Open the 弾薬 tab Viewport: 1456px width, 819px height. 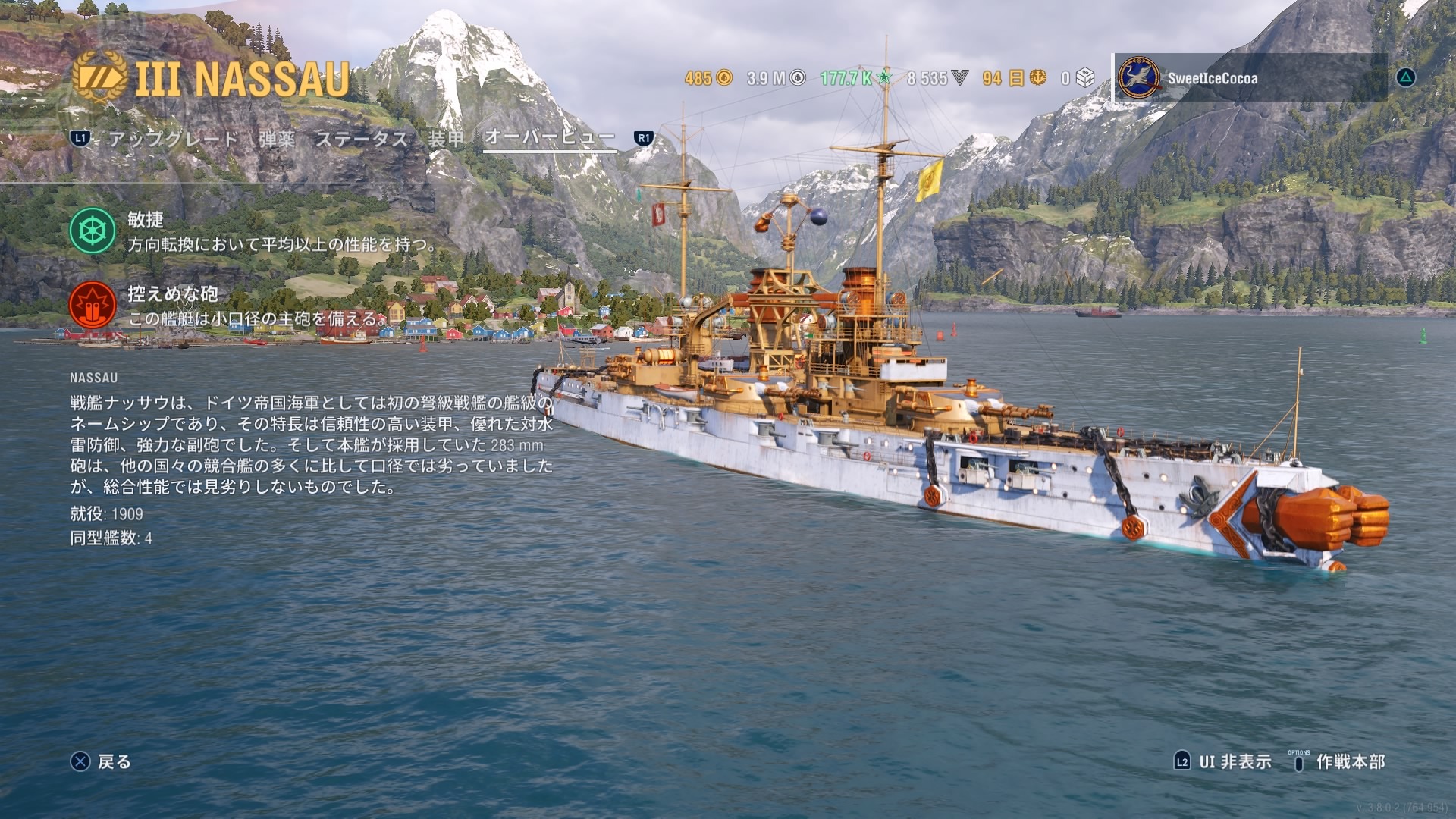pos(277,139)
